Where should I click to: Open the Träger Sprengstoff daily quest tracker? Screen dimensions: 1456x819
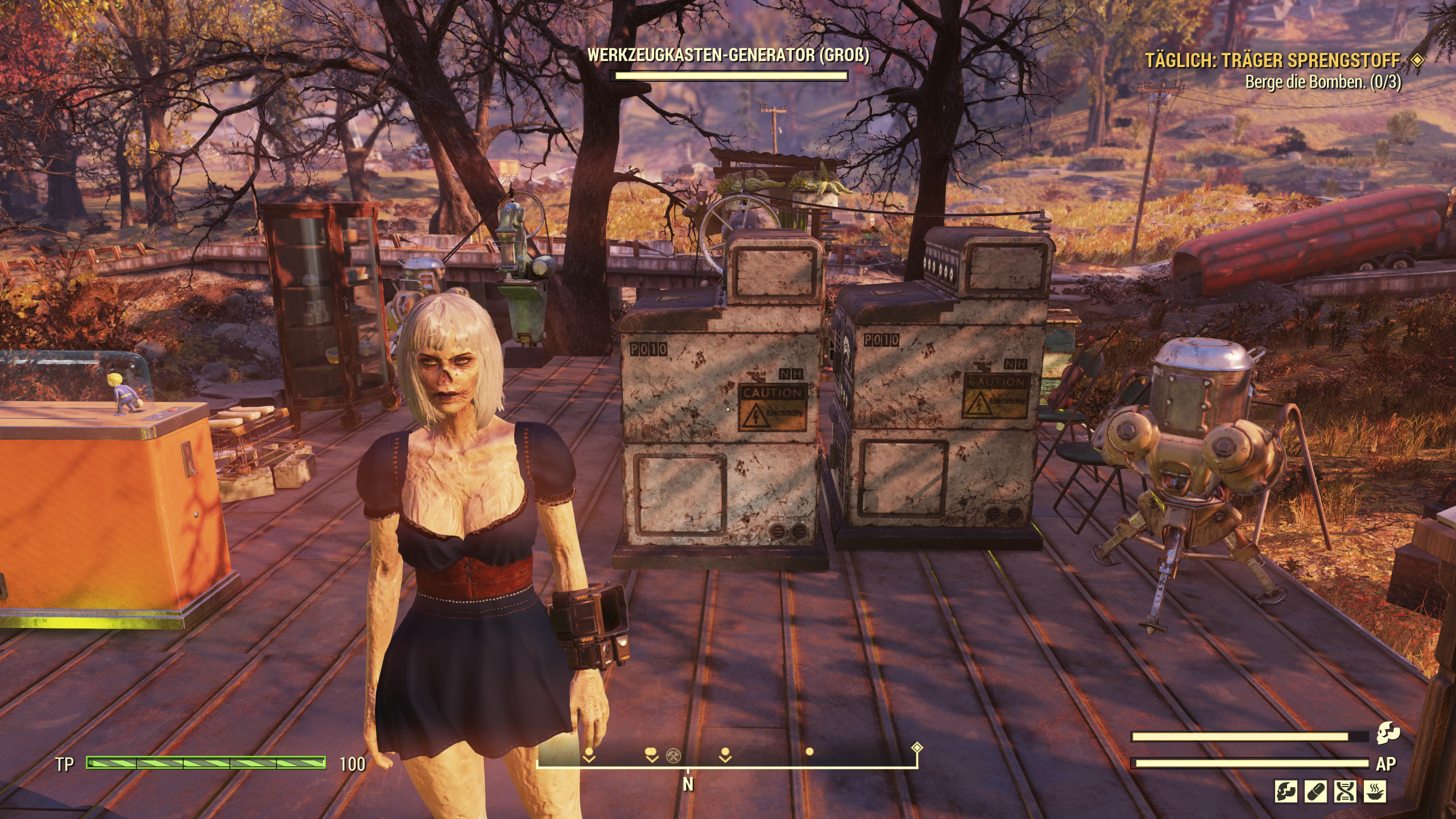[1273, 60]
